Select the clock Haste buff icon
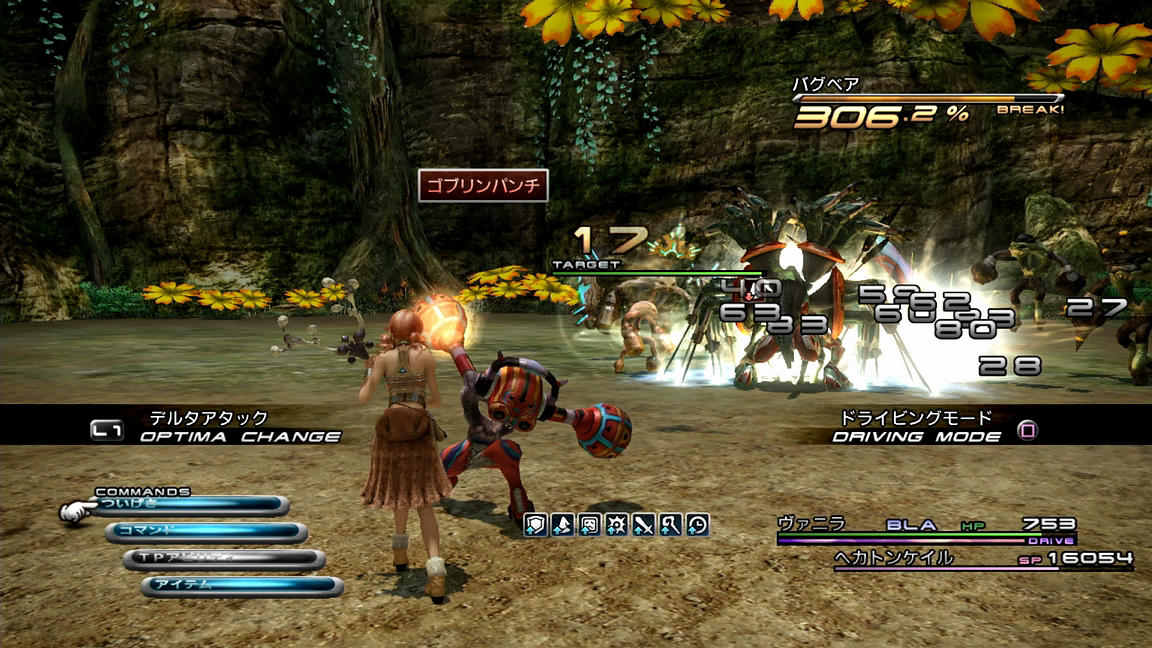This screenshot has width=1152, height=648. [x=698, y=523]
